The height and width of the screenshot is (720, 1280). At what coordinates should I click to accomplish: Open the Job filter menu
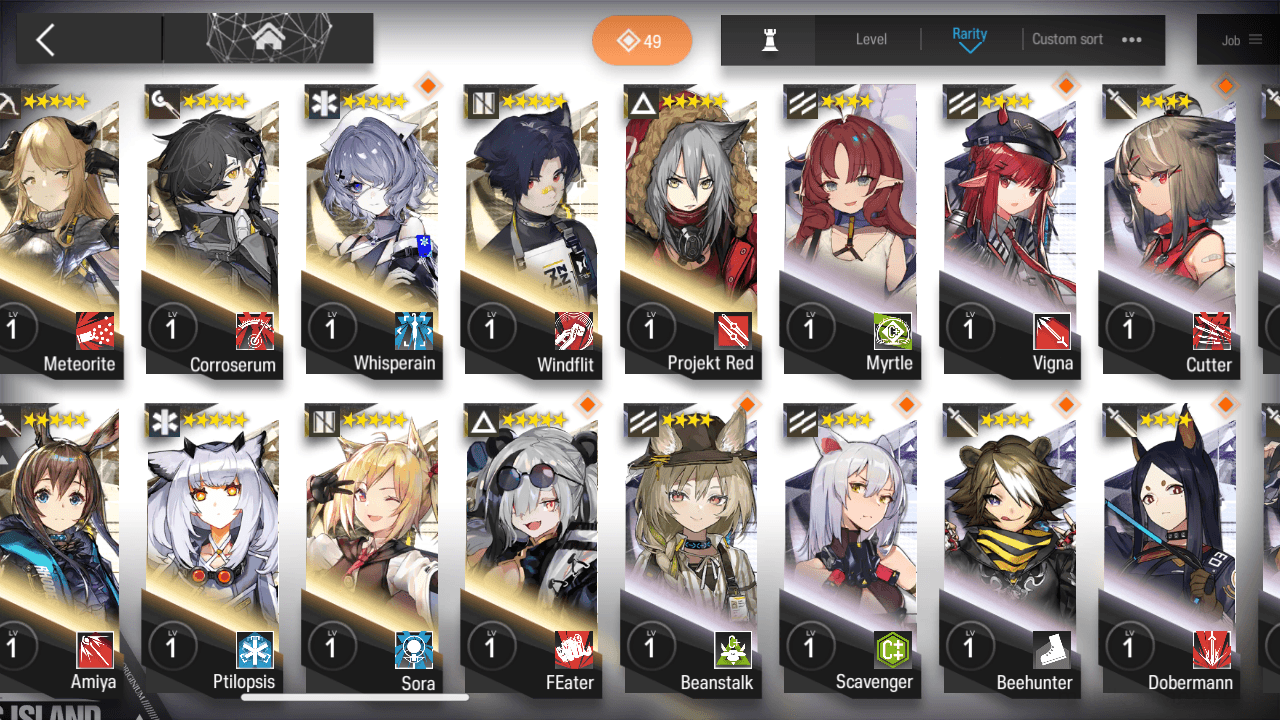click(1241, 40)
